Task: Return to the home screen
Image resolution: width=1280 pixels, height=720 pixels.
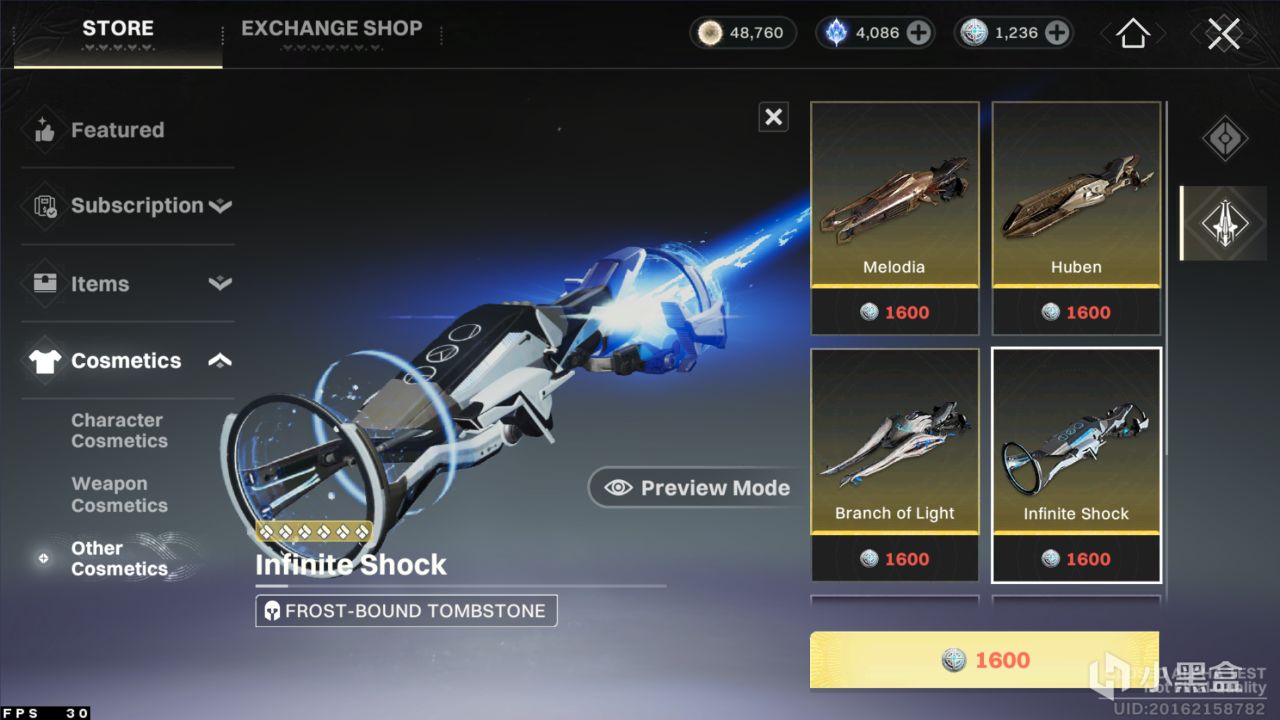Action: [x=1132, y=34]
